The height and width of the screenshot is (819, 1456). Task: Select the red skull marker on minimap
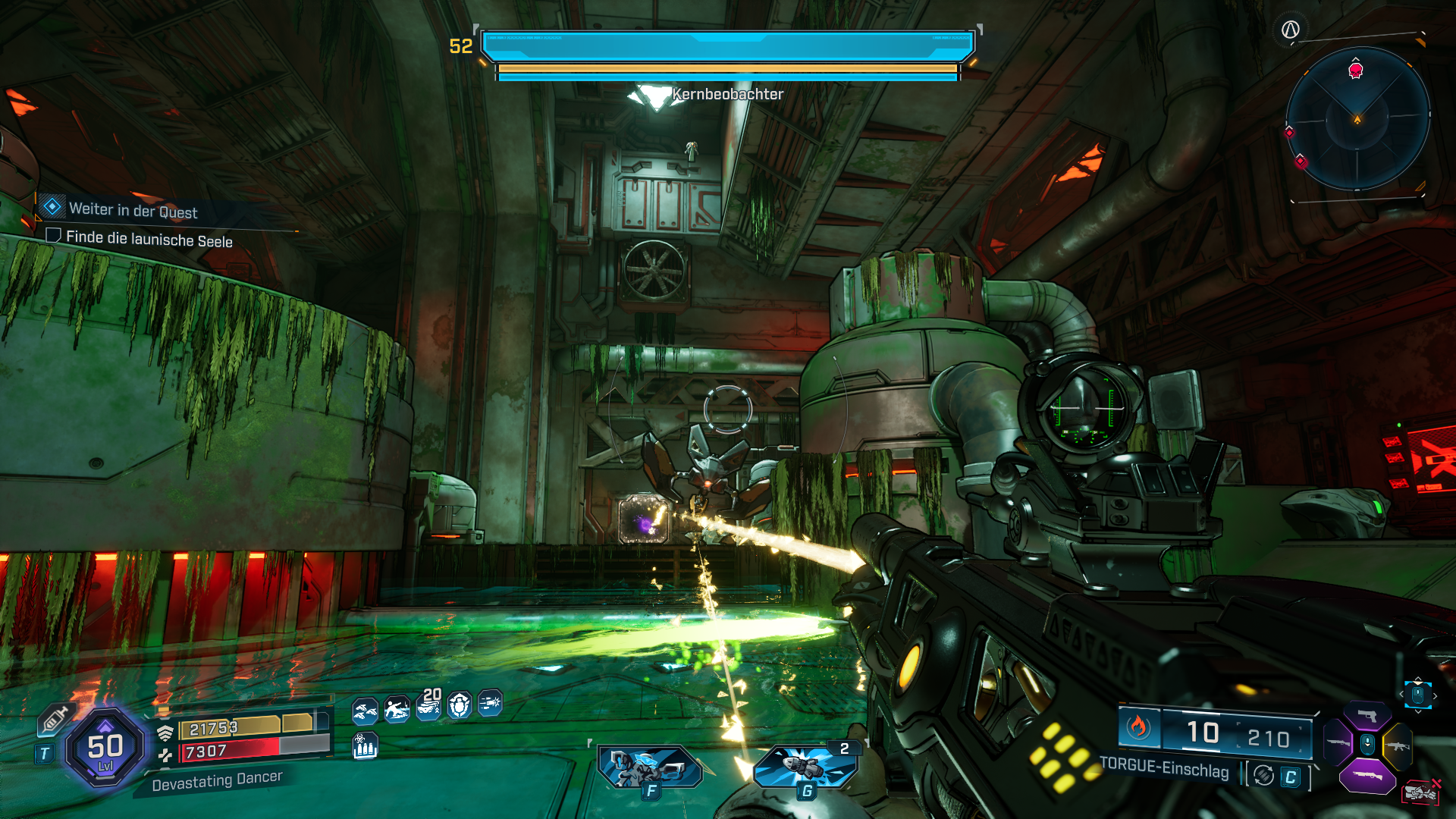pos(1356,71)
